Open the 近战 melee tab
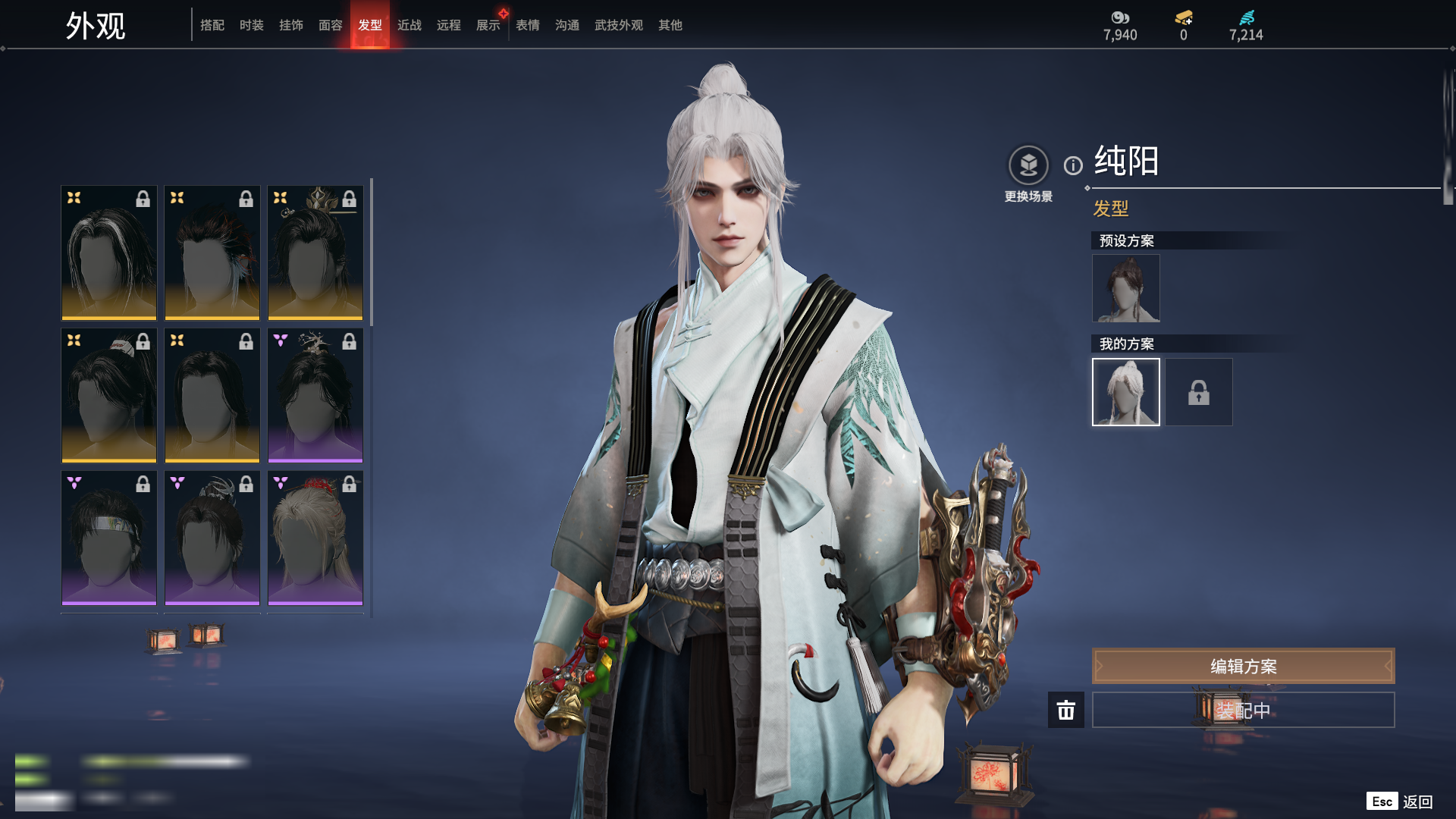This screenshot has width=1456, height=819. click(x=409, y=25)
